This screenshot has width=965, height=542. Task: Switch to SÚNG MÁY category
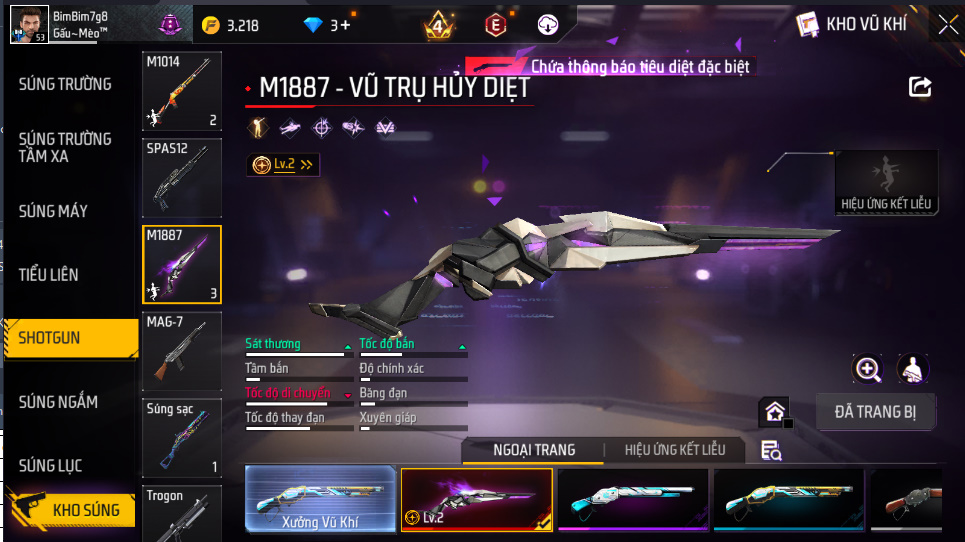pyautogui.click(x=53, y=211)
